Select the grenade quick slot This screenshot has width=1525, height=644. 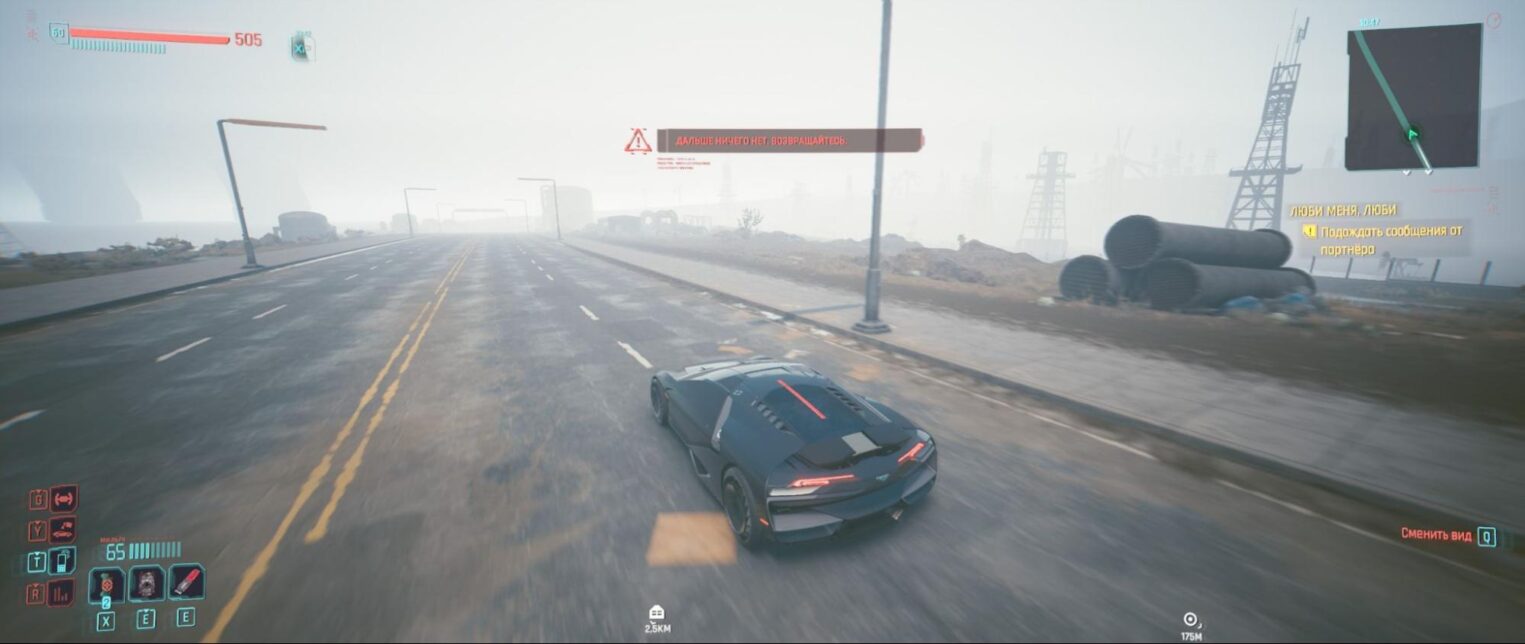pos(107,584)
